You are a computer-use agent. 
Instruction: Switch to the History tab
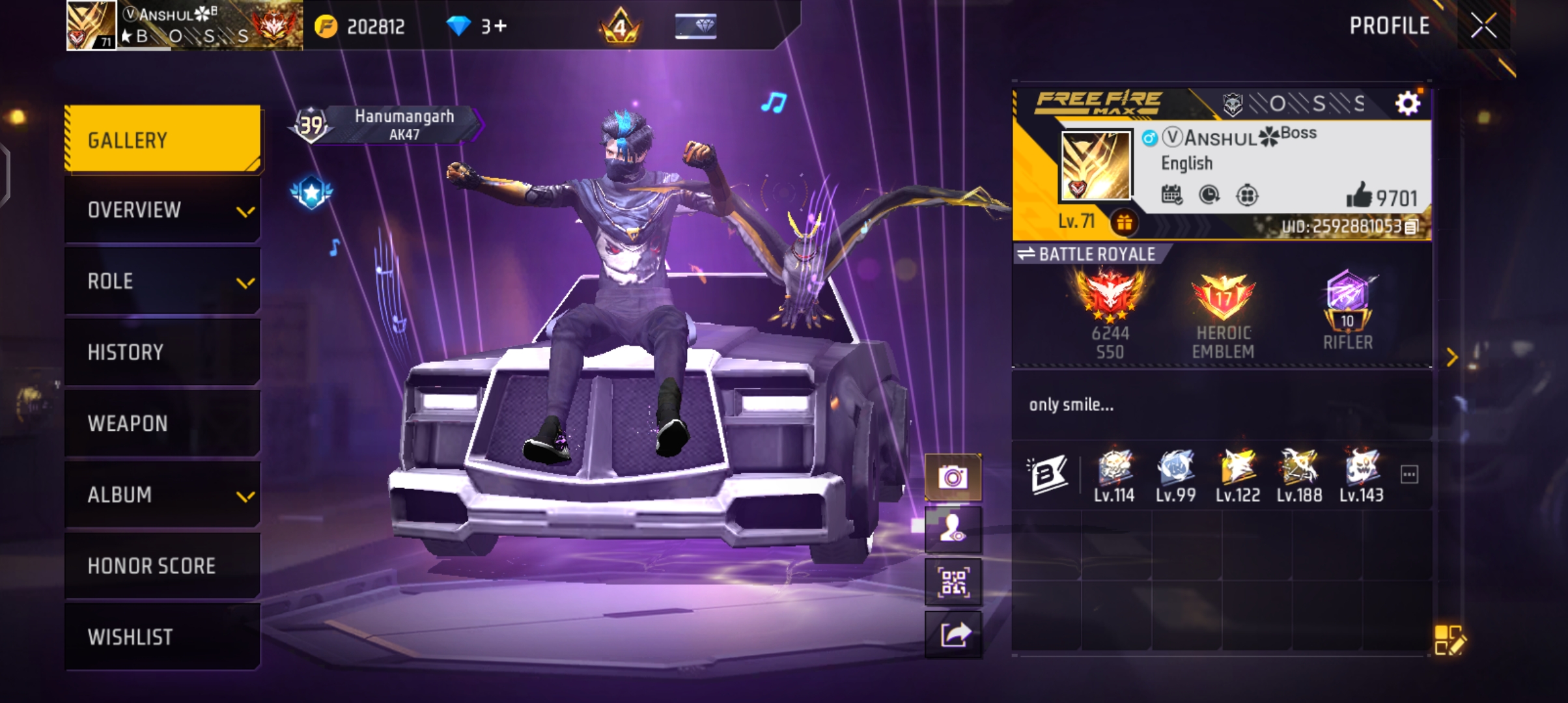click(163, 352)
